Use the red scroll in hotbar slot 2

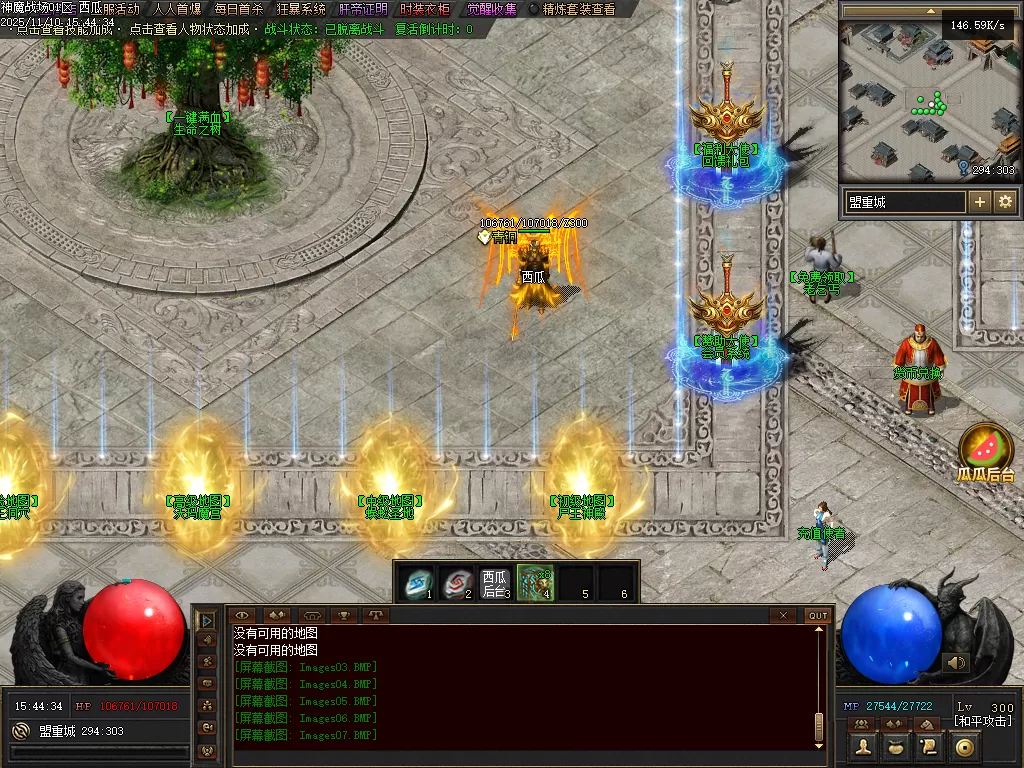pos(456,582)
